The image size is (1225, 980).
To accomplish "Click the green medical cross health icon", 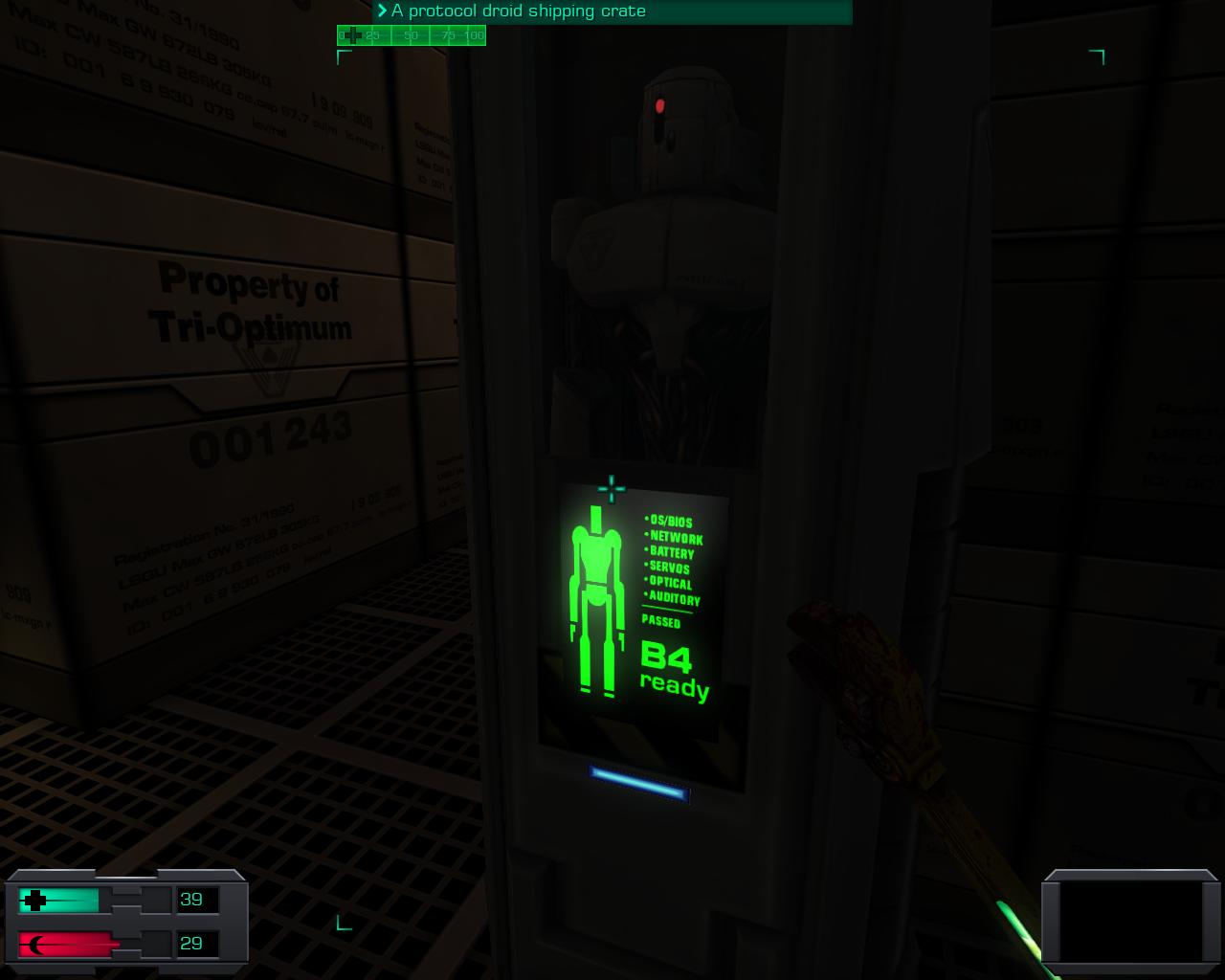I will click(x=36, y=900).
